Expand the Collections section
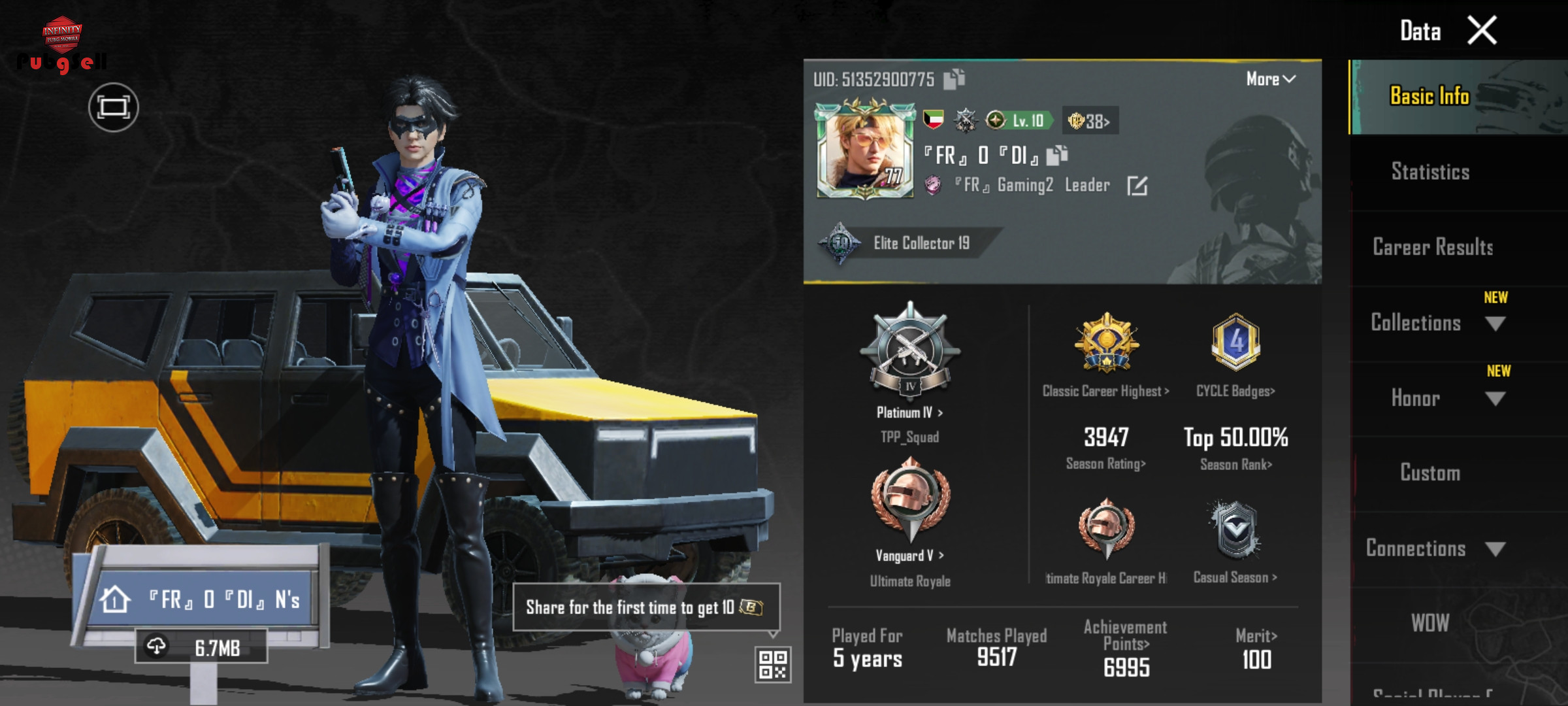This screenshot has width=1568, height=706. click(1495, 324)
